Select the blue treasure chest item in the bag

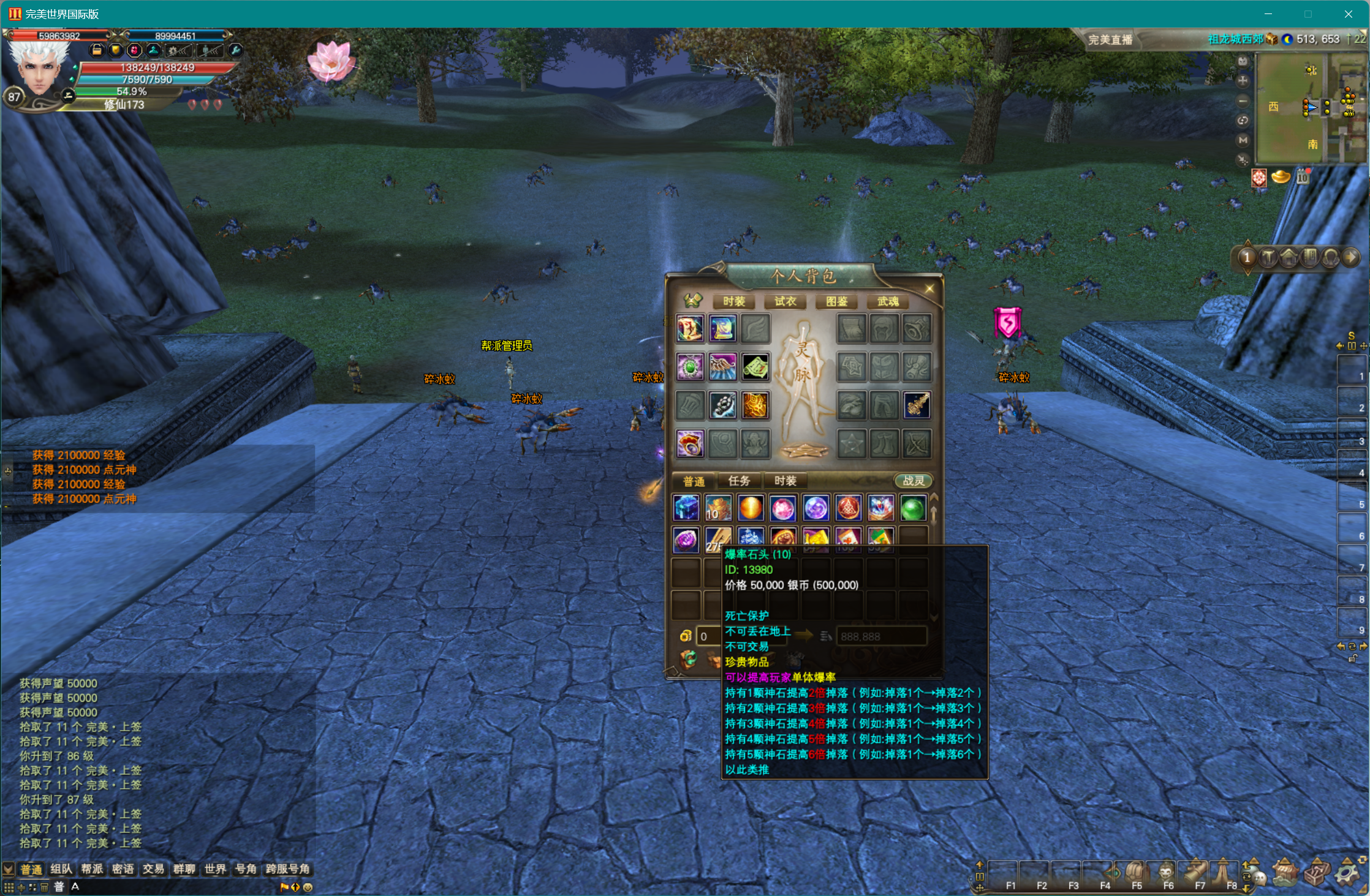click(x=686, y=508)
